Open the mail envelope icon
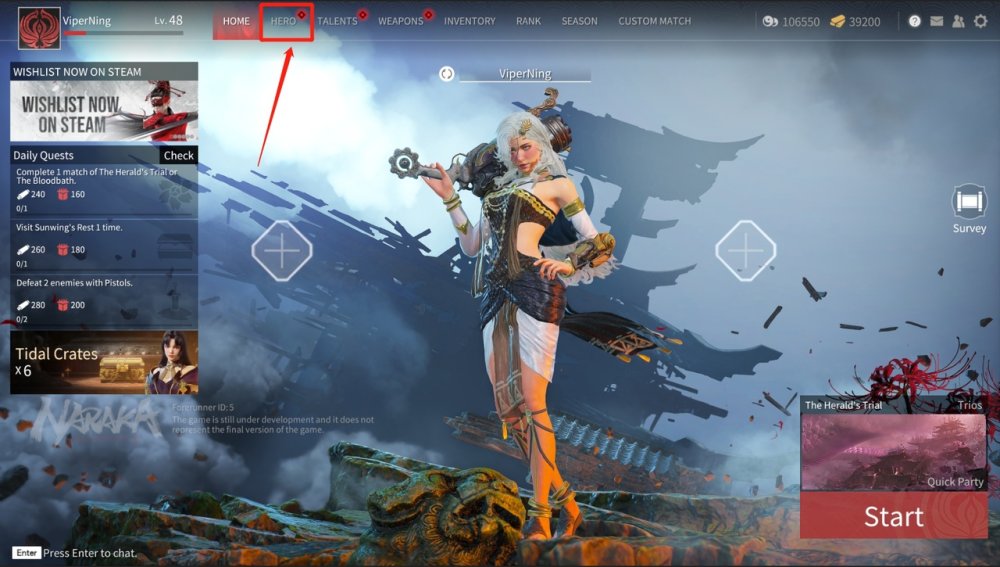 [936, 21]
